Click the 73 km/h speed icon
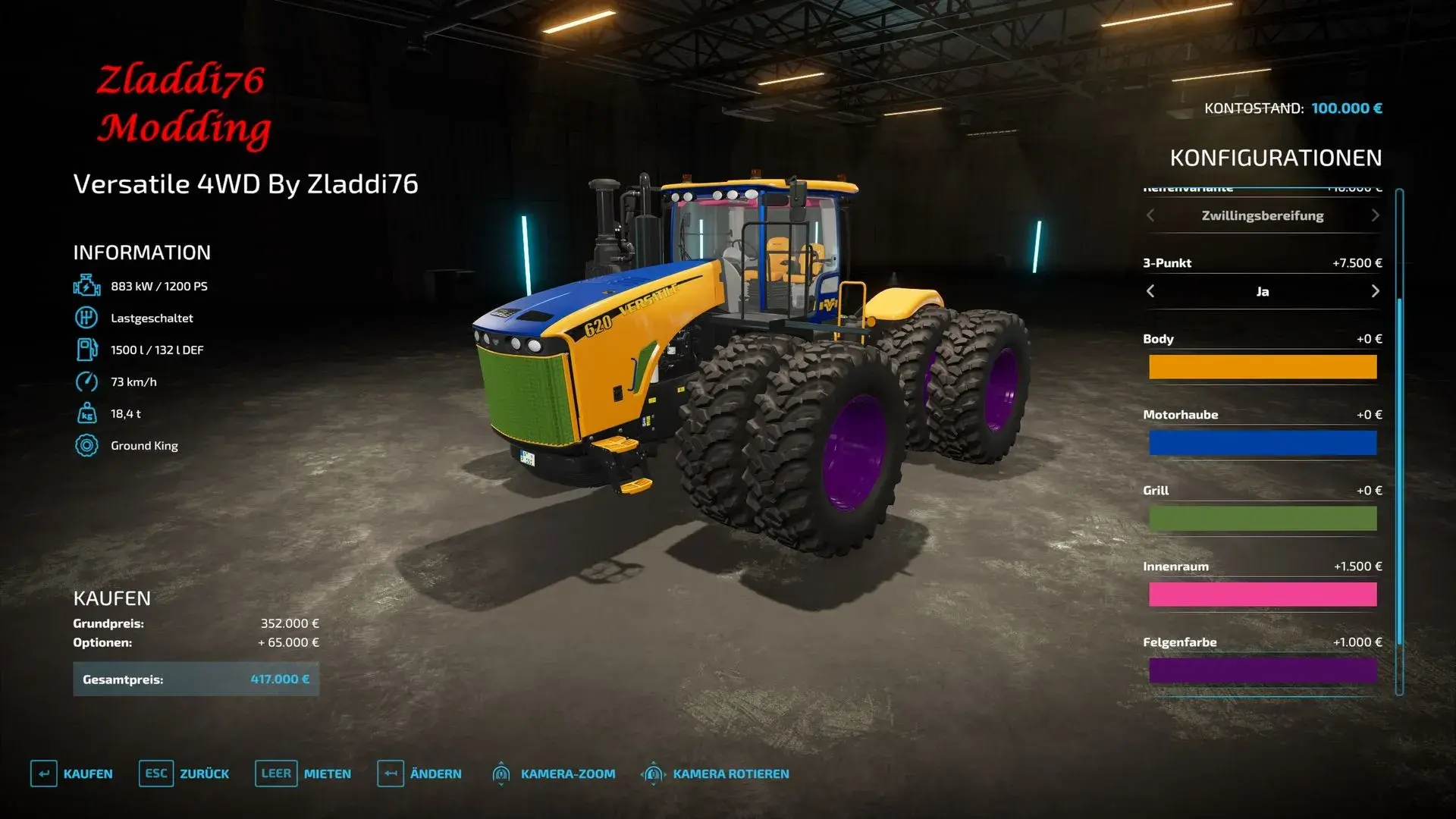1456x819 pixels. pyautogui.click(x=87, y=381)
